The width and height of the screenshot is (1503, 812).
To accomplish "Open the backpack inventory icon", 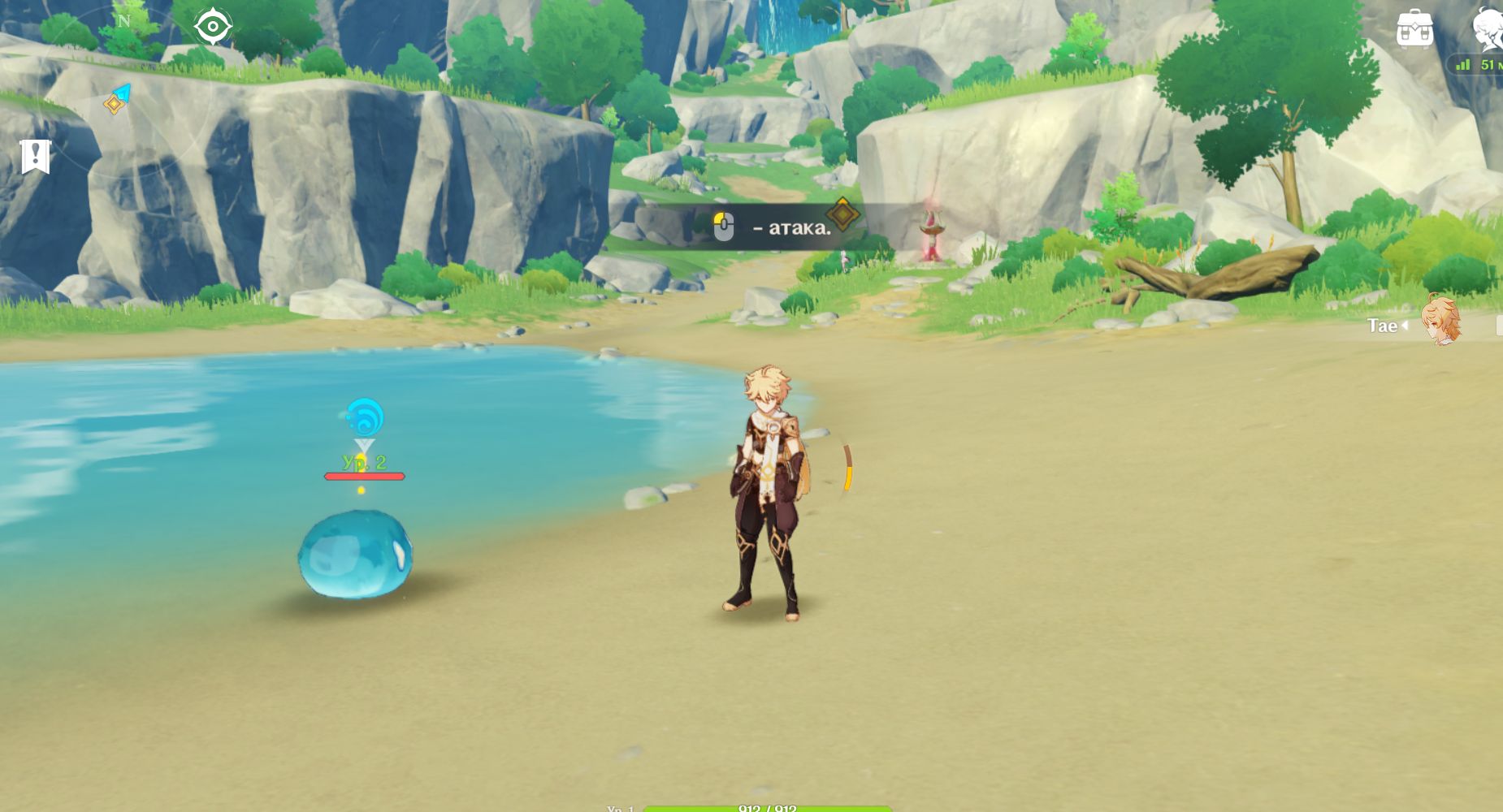I will [1414, 29].
